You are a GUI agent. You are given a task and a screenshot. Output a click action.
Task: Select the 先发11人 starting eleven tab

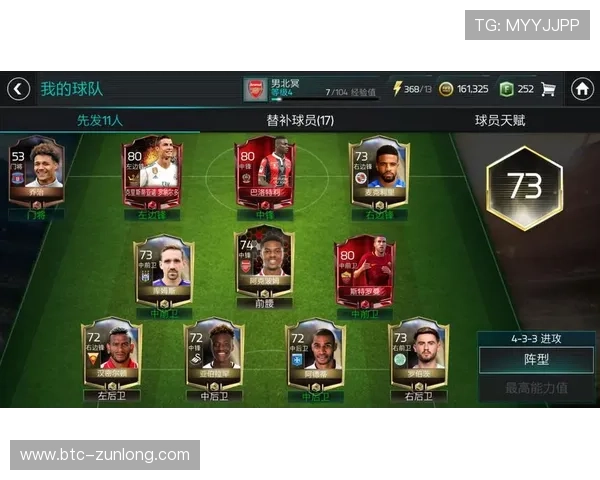click(x=100, y=120)
